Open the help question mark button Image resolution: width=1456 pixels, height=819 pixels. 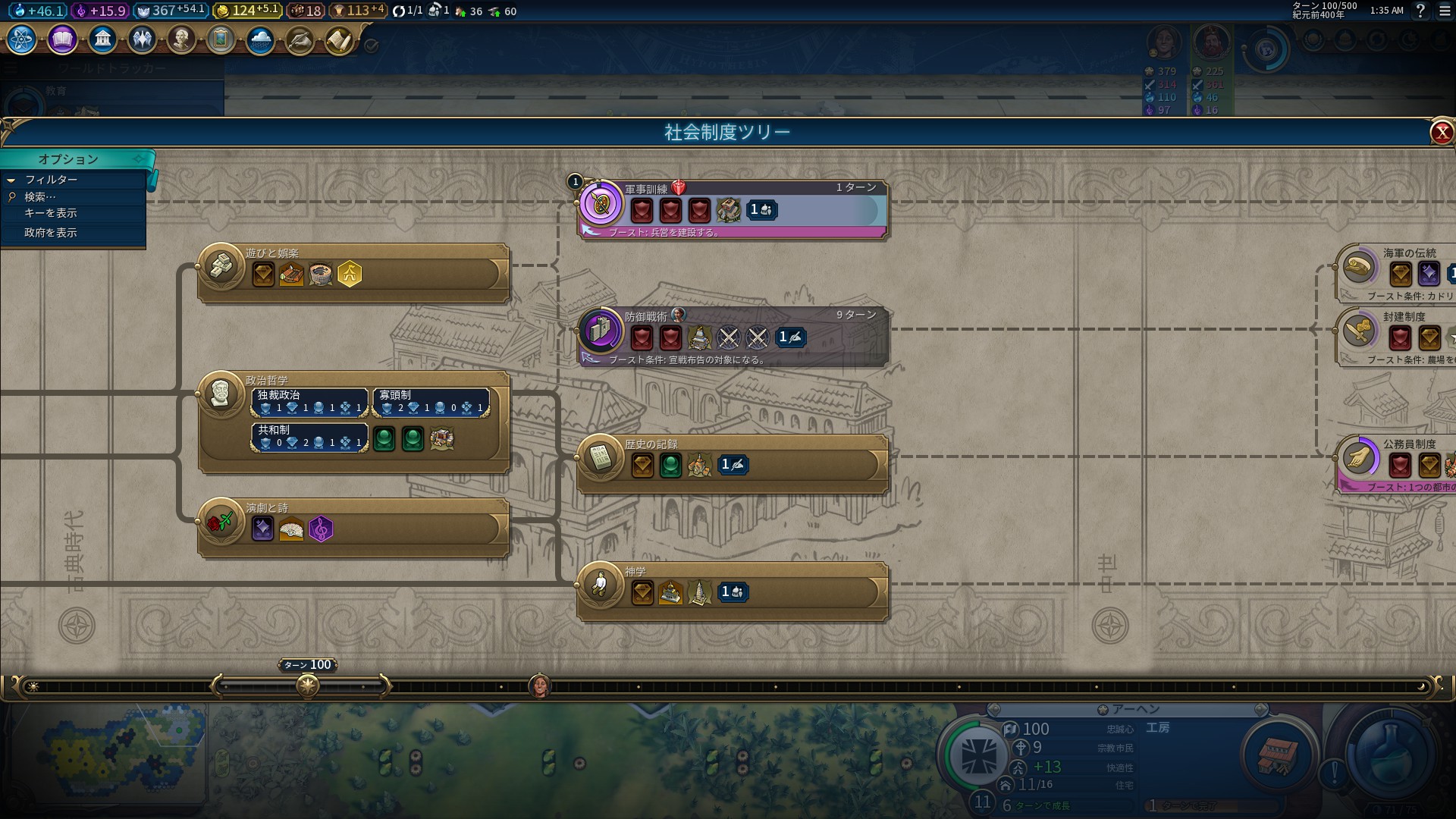tap(1420, 11)
